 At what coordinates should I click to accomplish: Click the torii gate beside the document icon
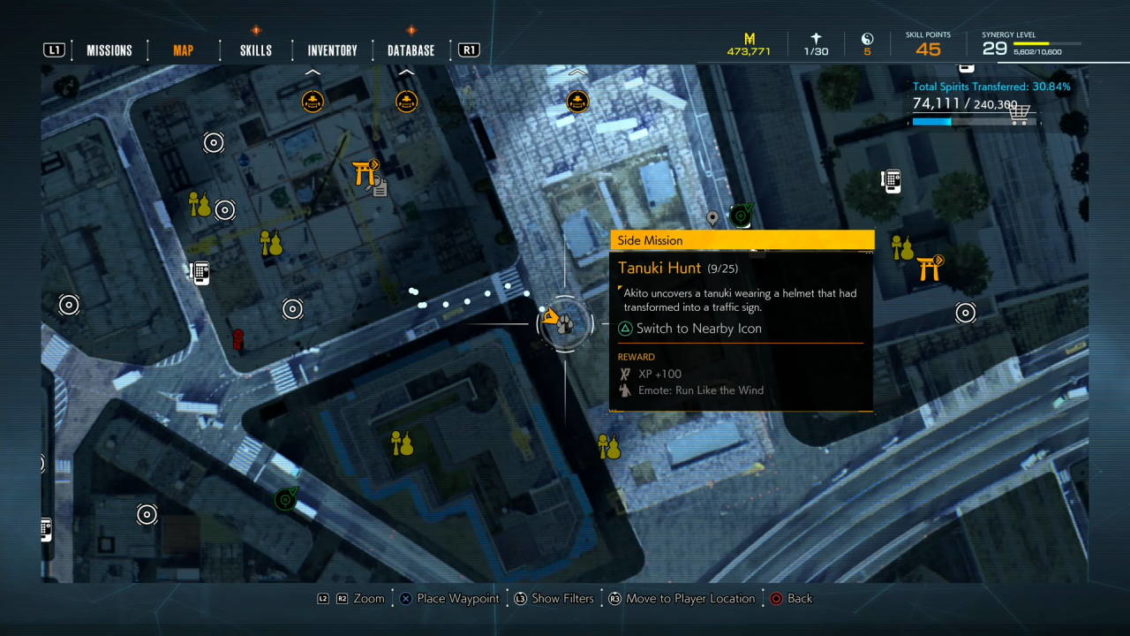point(364,173)
